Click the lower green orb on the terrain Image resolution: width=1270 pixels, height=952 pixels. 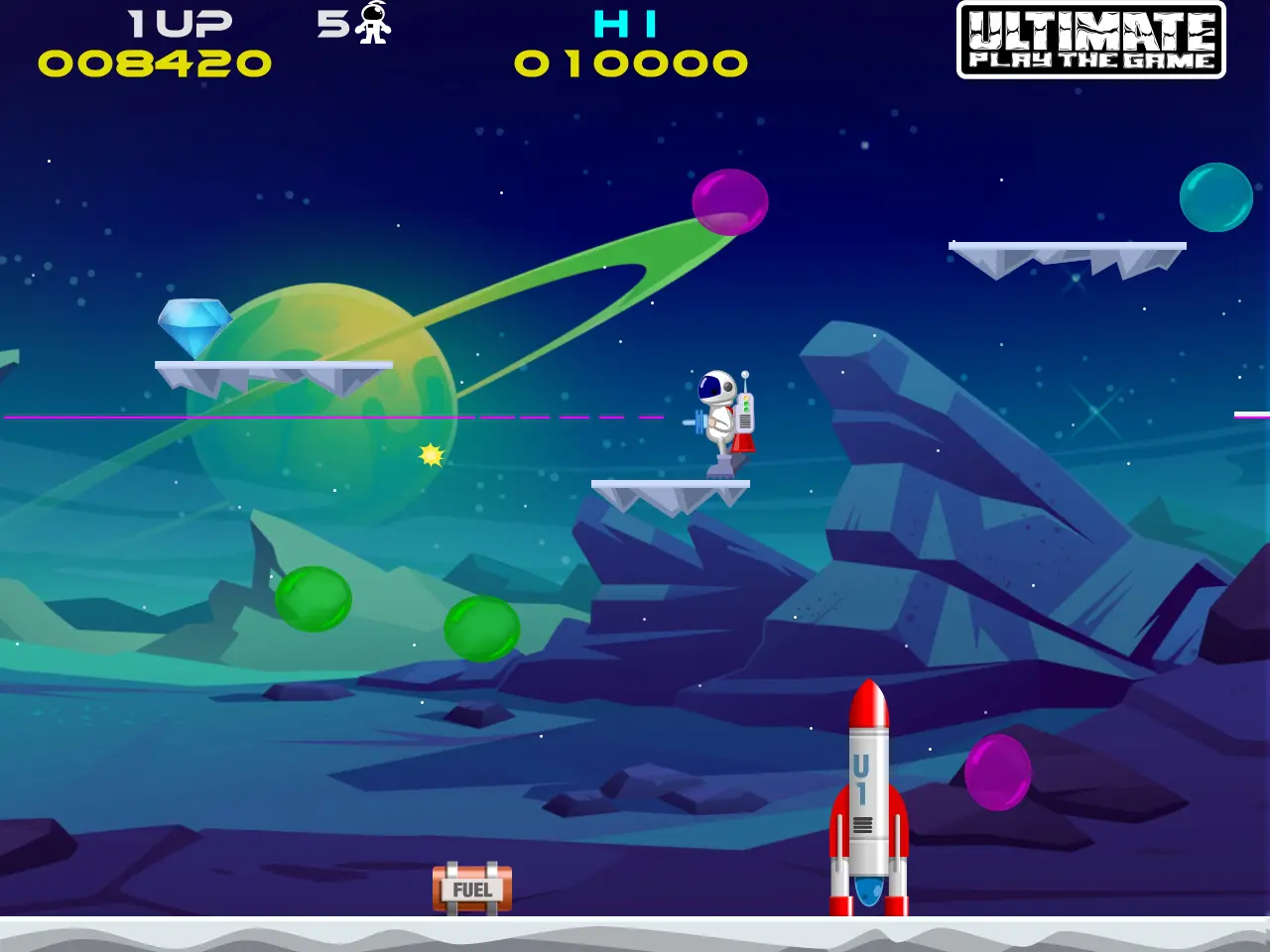coord(479,629)
